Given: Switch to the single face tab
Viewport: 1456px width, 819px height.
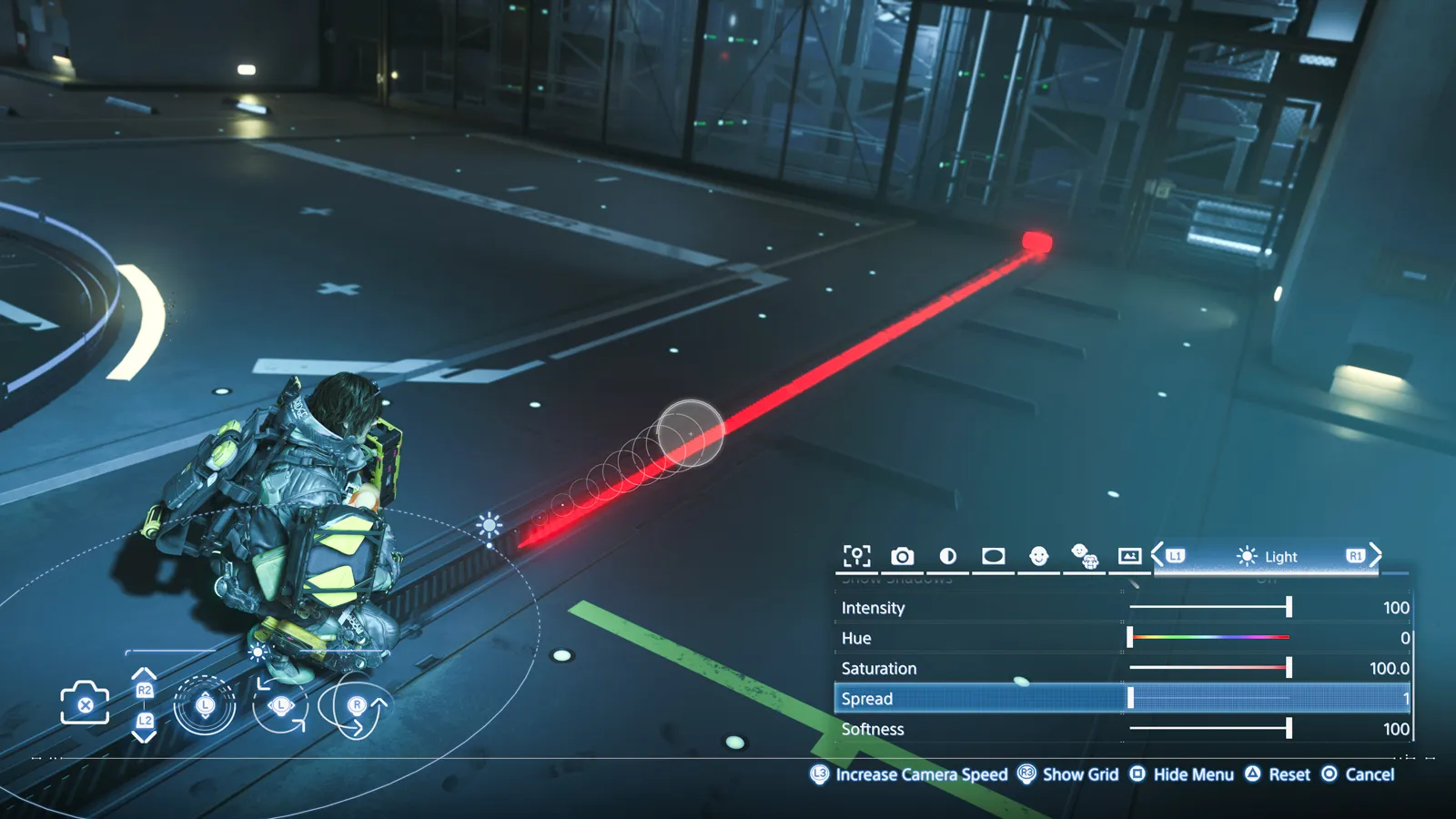Looking at the screenshot, I should pos(1038,556).
